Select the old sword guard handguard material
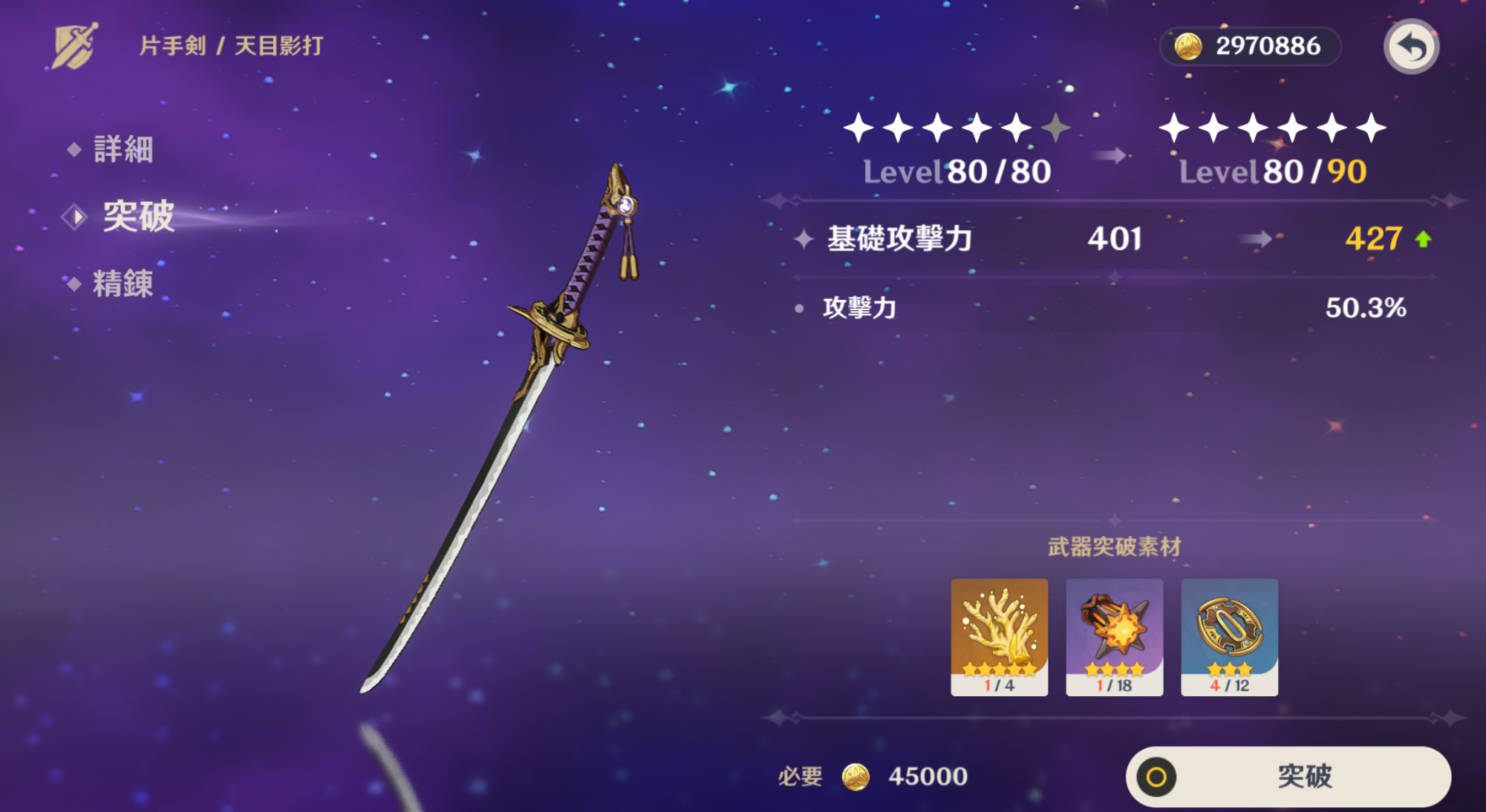Viewport: 1486px width, 812px height. (1229, 635)
